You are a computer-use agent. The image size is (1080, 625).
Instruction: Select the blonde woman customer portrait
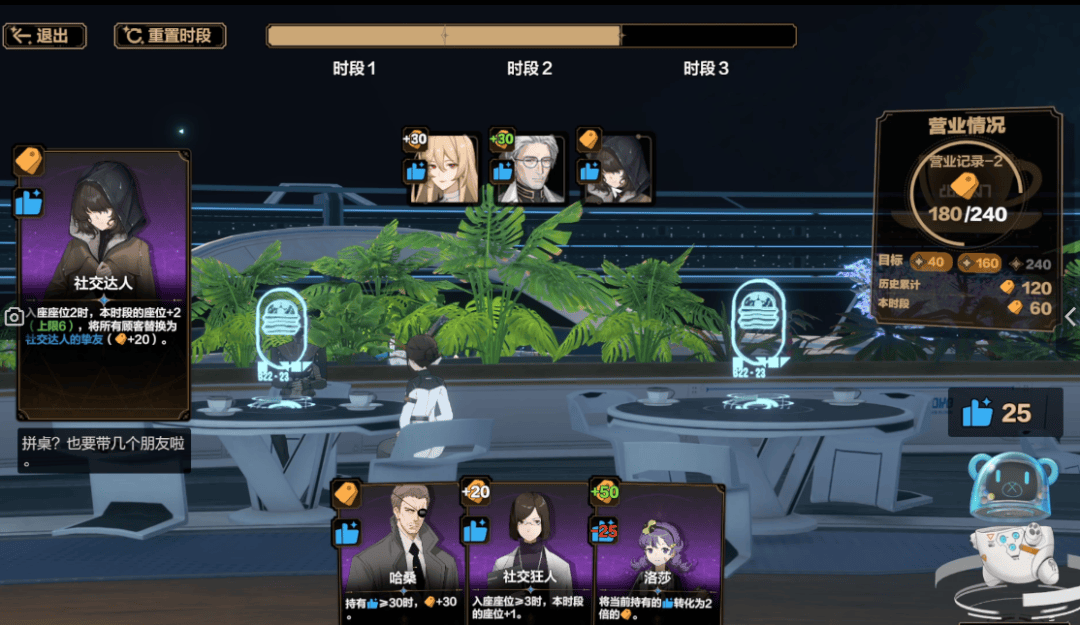(x=442, y=168)
